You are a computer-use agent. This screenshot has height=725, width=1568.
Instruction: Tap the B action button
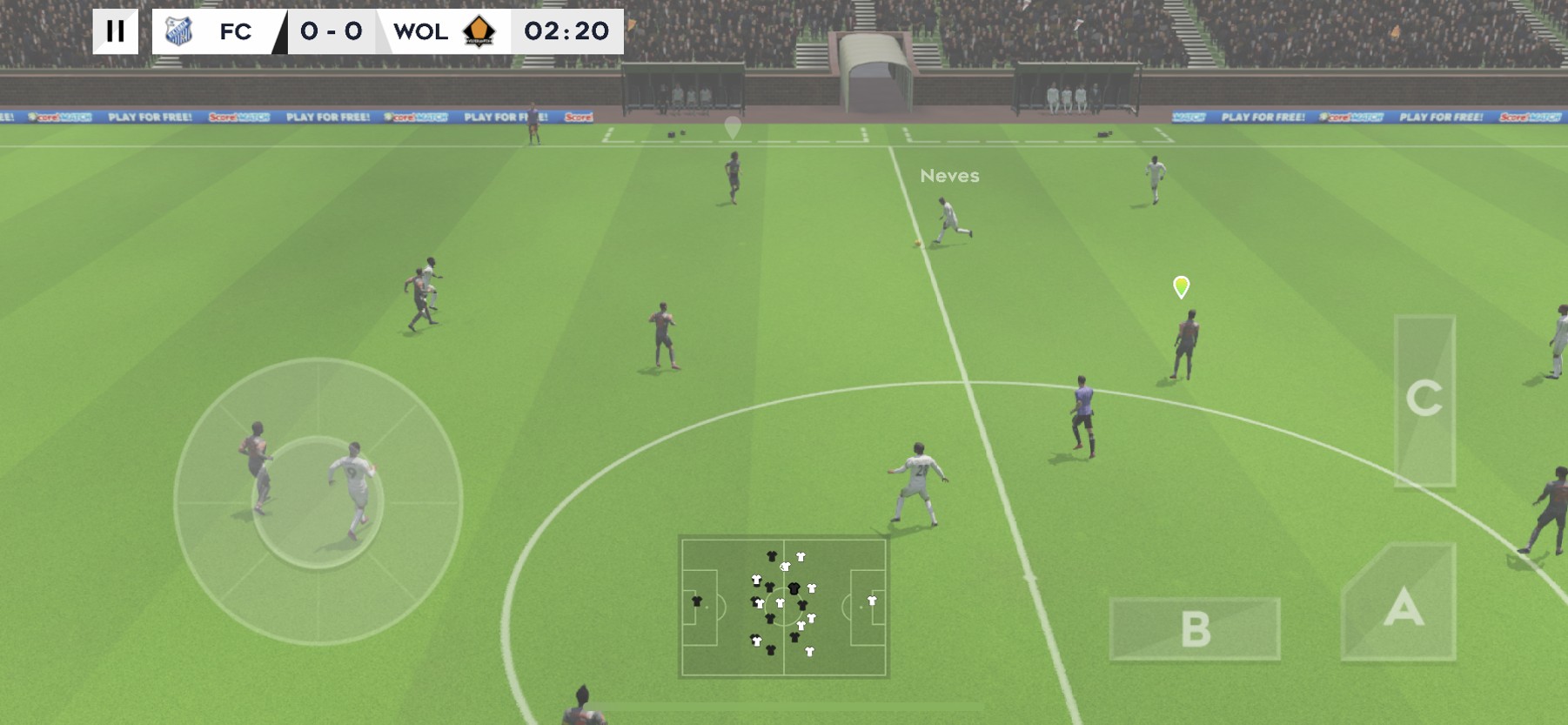point(1195,628)
